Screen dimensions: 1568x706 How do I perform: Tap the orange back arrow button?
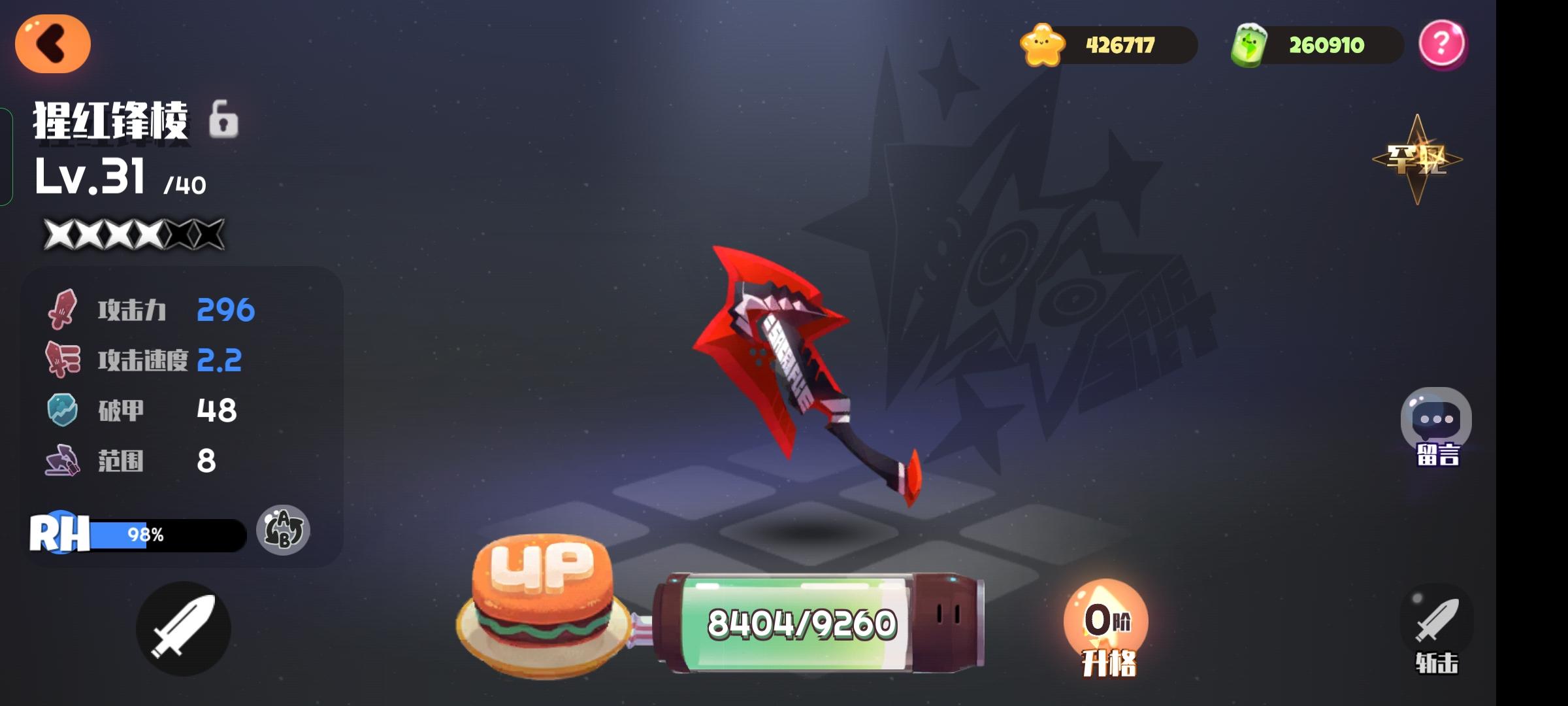click(54, 42)
